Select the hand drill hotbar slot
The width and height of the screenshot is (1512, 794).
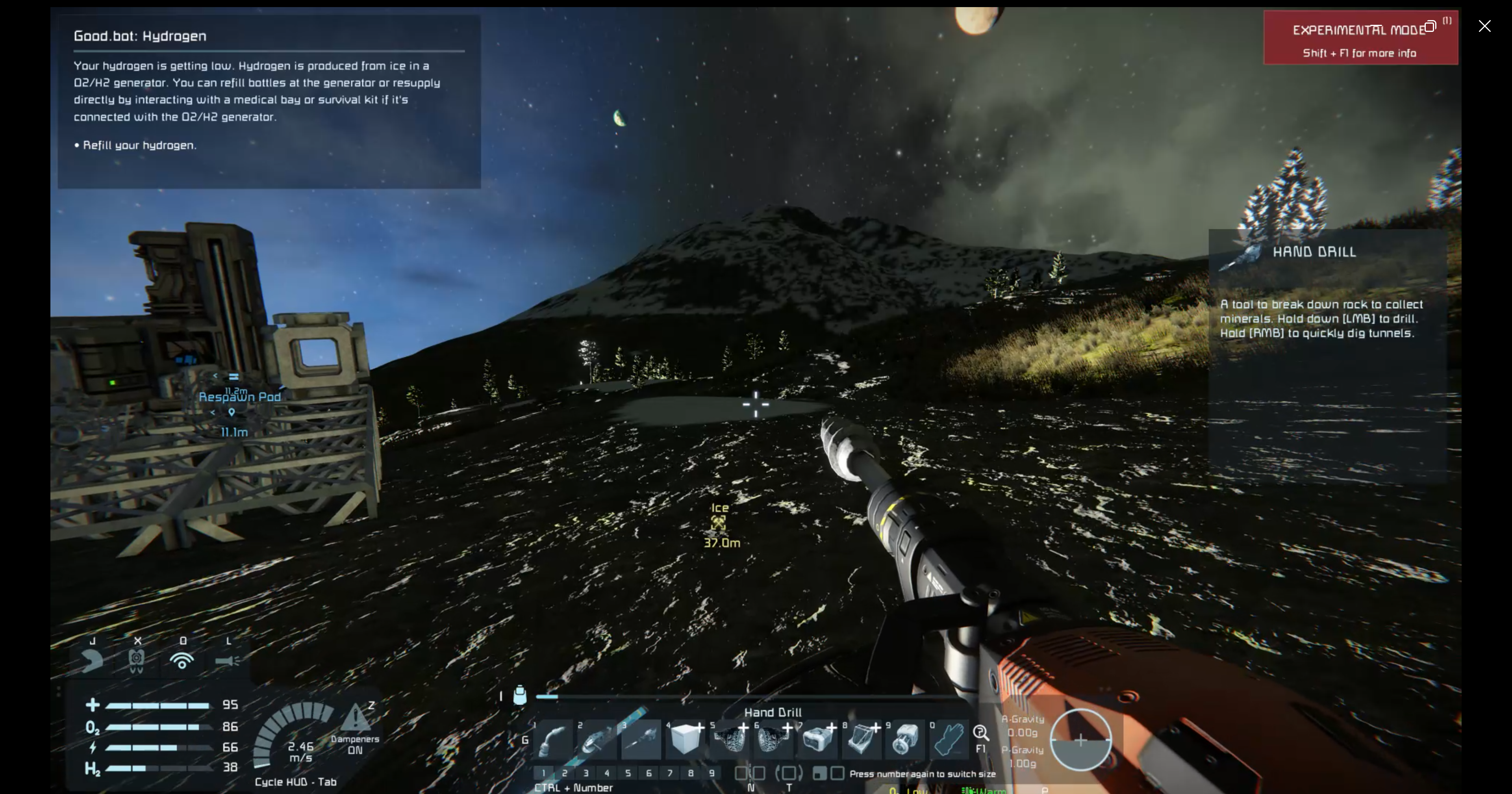(641, 740)
